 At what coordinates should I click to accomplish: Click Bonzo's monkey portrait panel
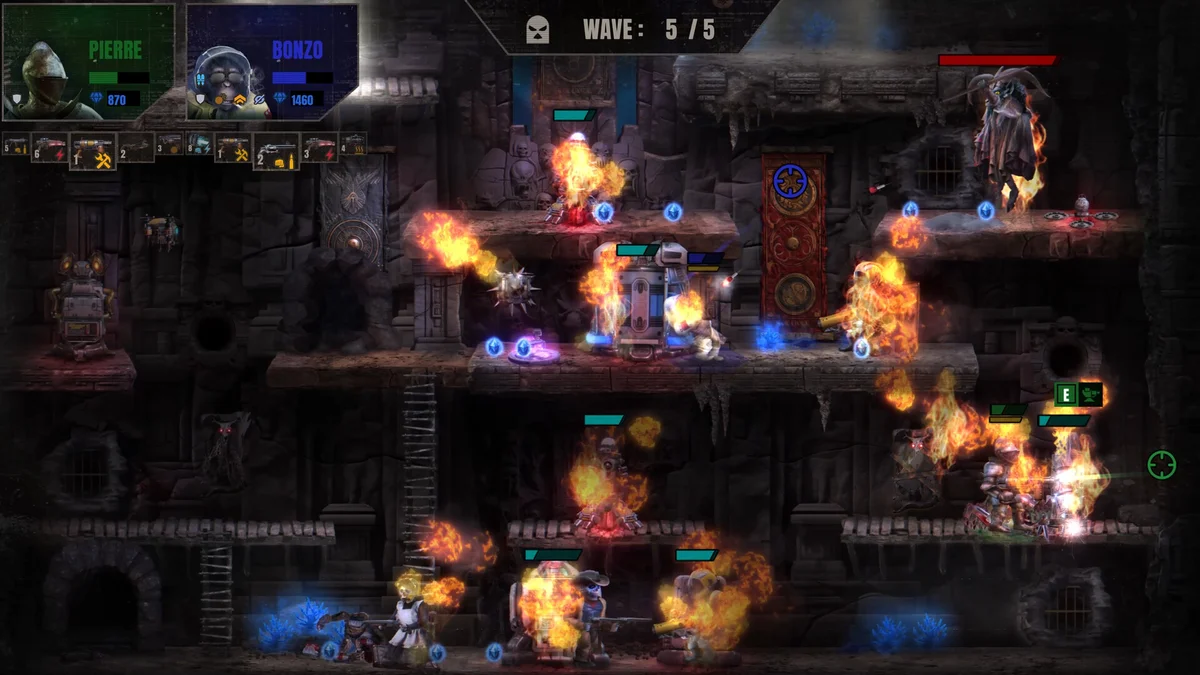click(x=272, y=62)
